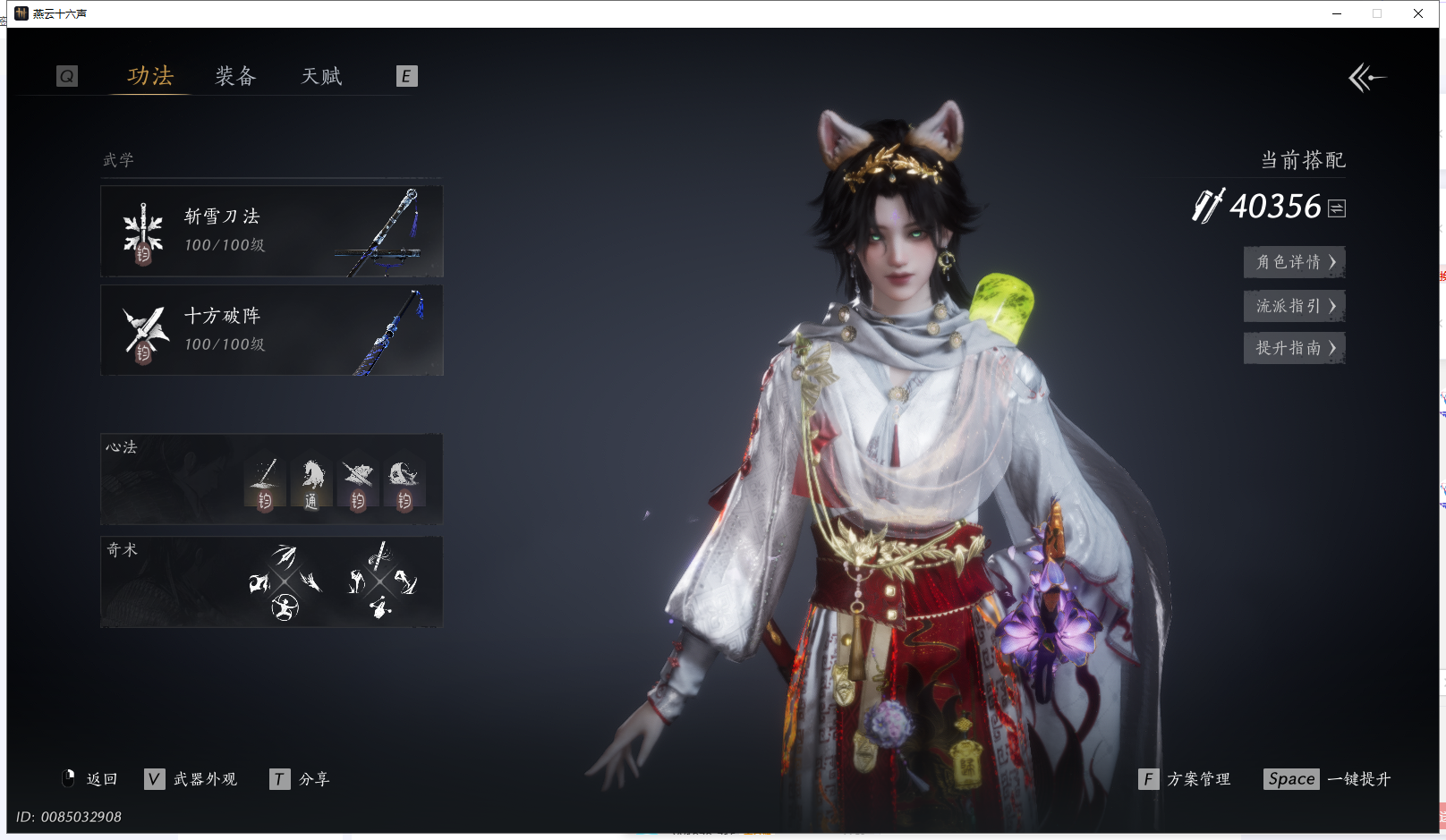This screenshot has height=840, width=1446.
Task: Open the 奇术 mystic skills panel
Action: (x=271, y=581)
